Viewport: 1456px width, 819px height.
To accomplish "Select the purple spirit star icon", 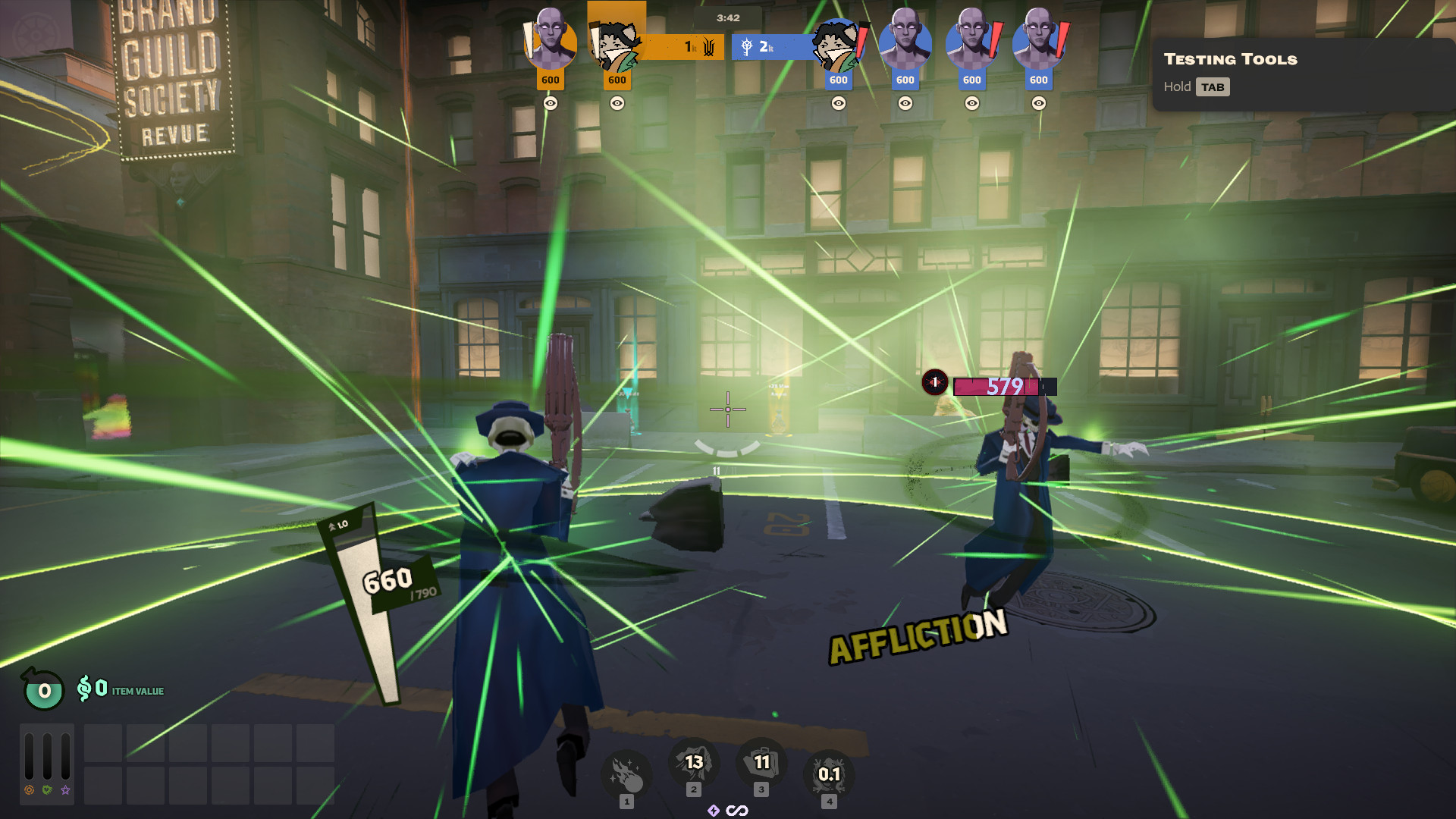I will tap(66, 790).
